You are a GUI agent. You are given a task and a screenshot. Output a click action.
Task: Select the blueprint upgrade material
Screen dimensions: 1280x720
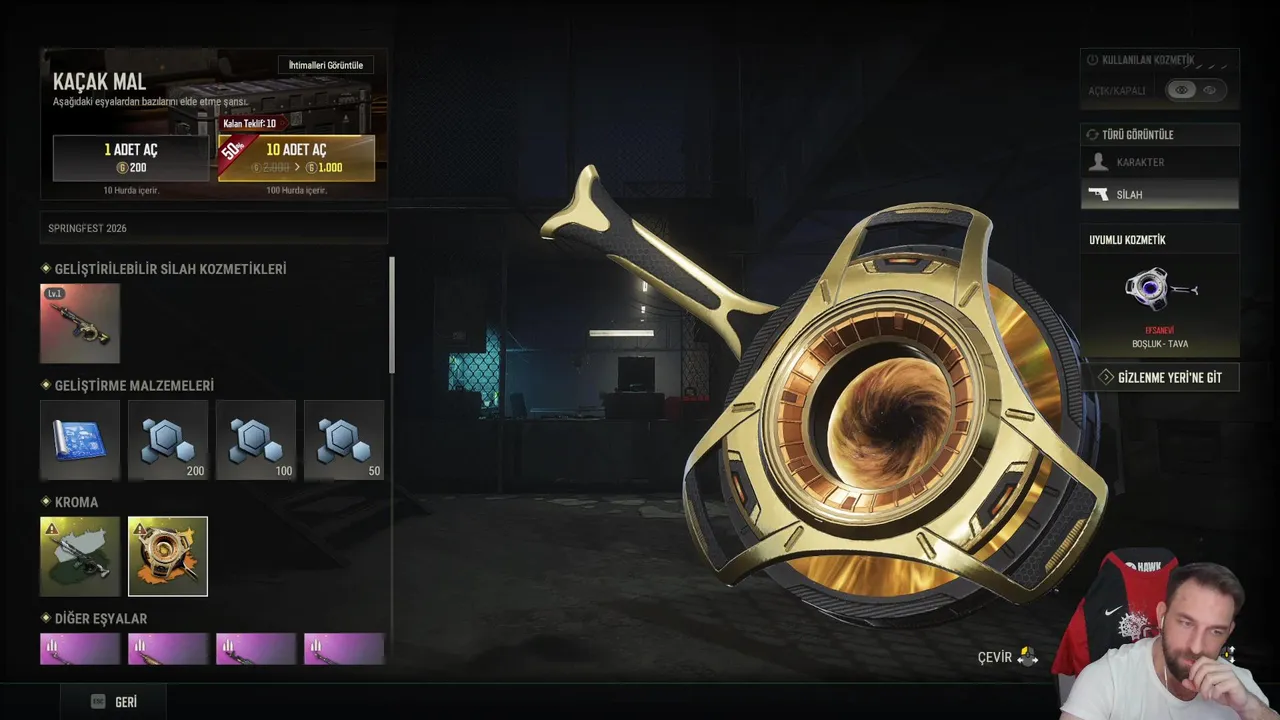point(80,440)
